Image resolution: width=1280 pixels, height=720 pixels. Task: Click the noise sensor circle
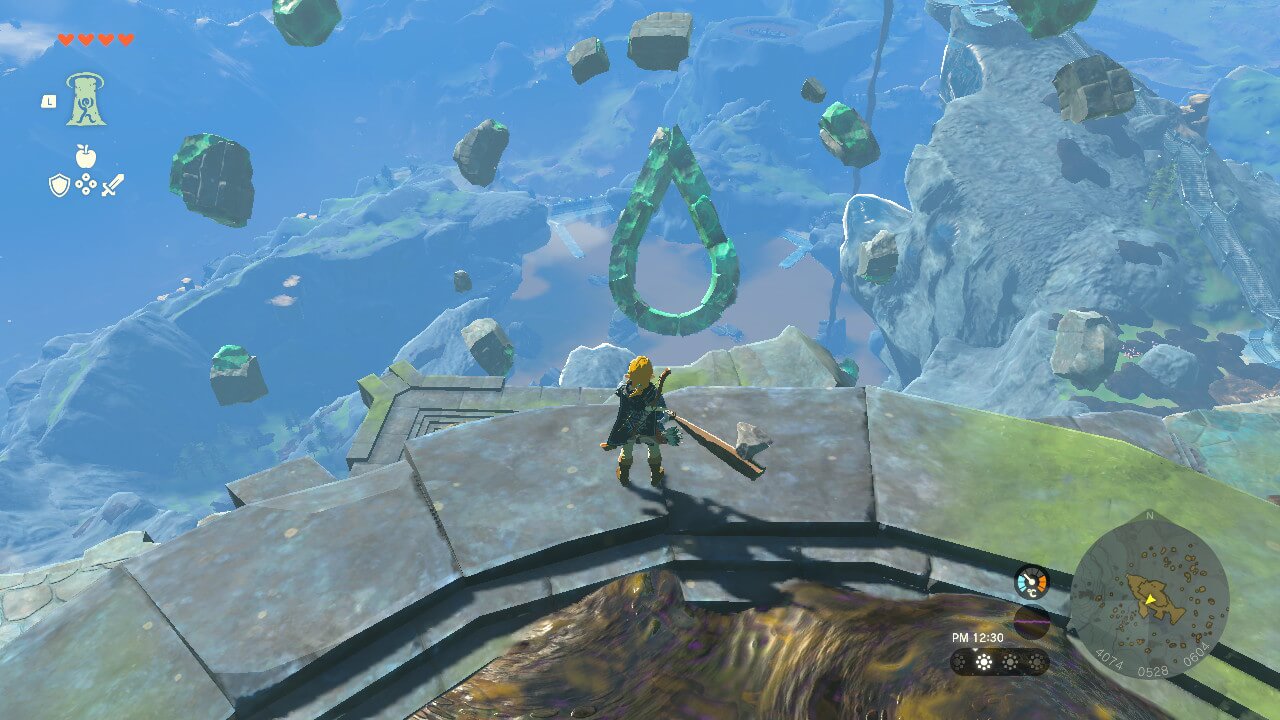(x=1031, y=622)
